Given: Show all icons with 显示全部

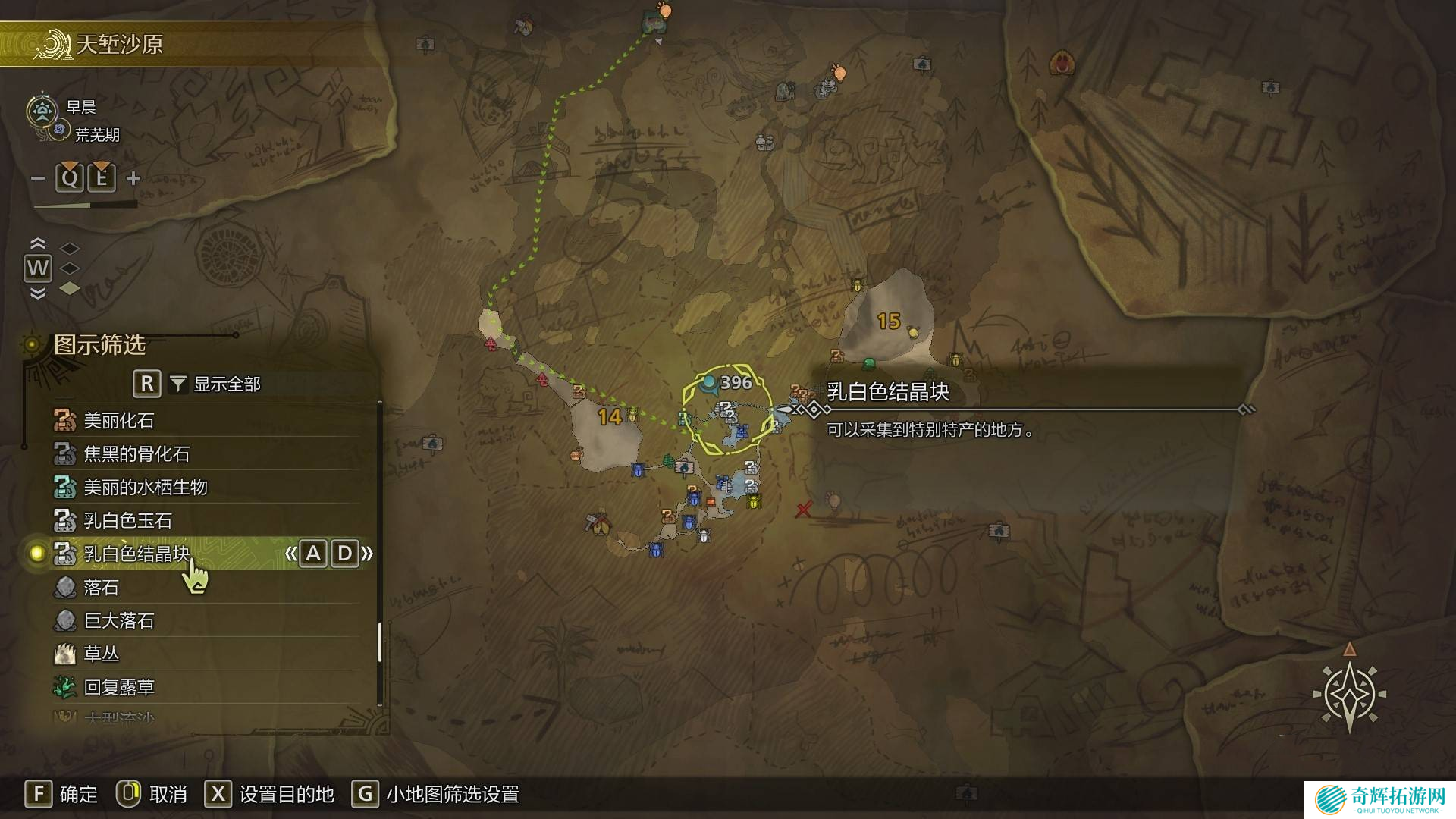Looking at the screenshot, I should click(x=226, y=384).
